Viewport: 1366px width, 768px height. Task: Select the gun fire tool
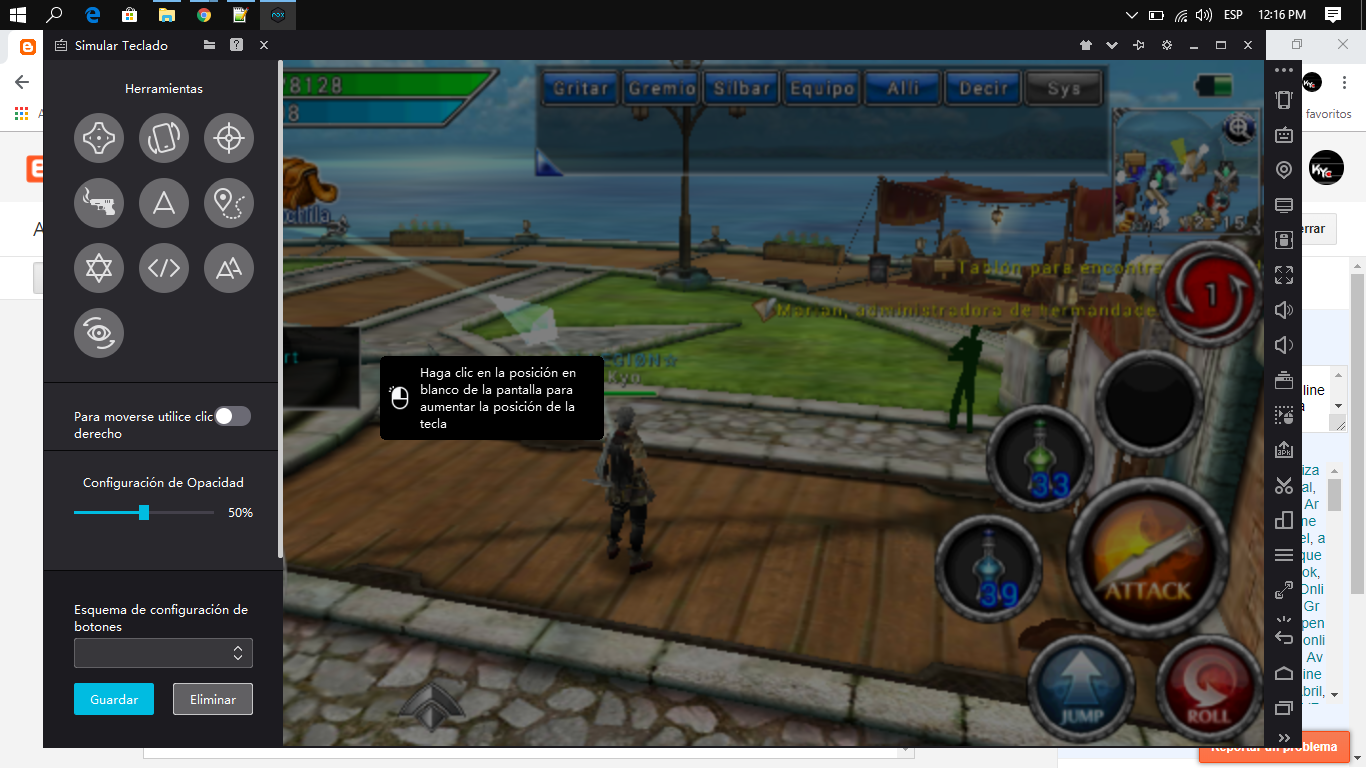(x=98, y=203)
